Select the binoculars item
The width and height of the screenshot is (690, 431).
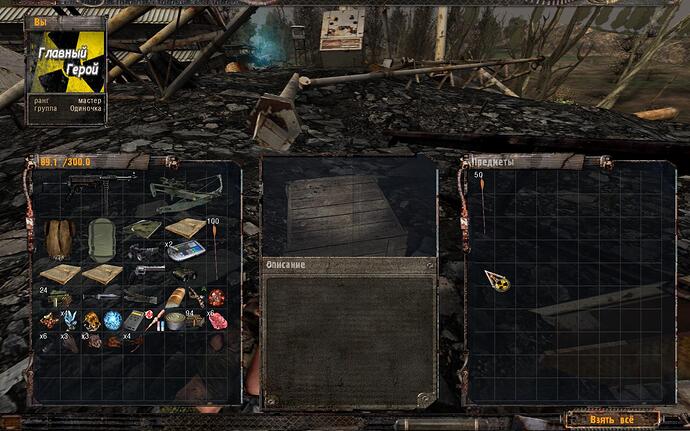pos(185,273)
